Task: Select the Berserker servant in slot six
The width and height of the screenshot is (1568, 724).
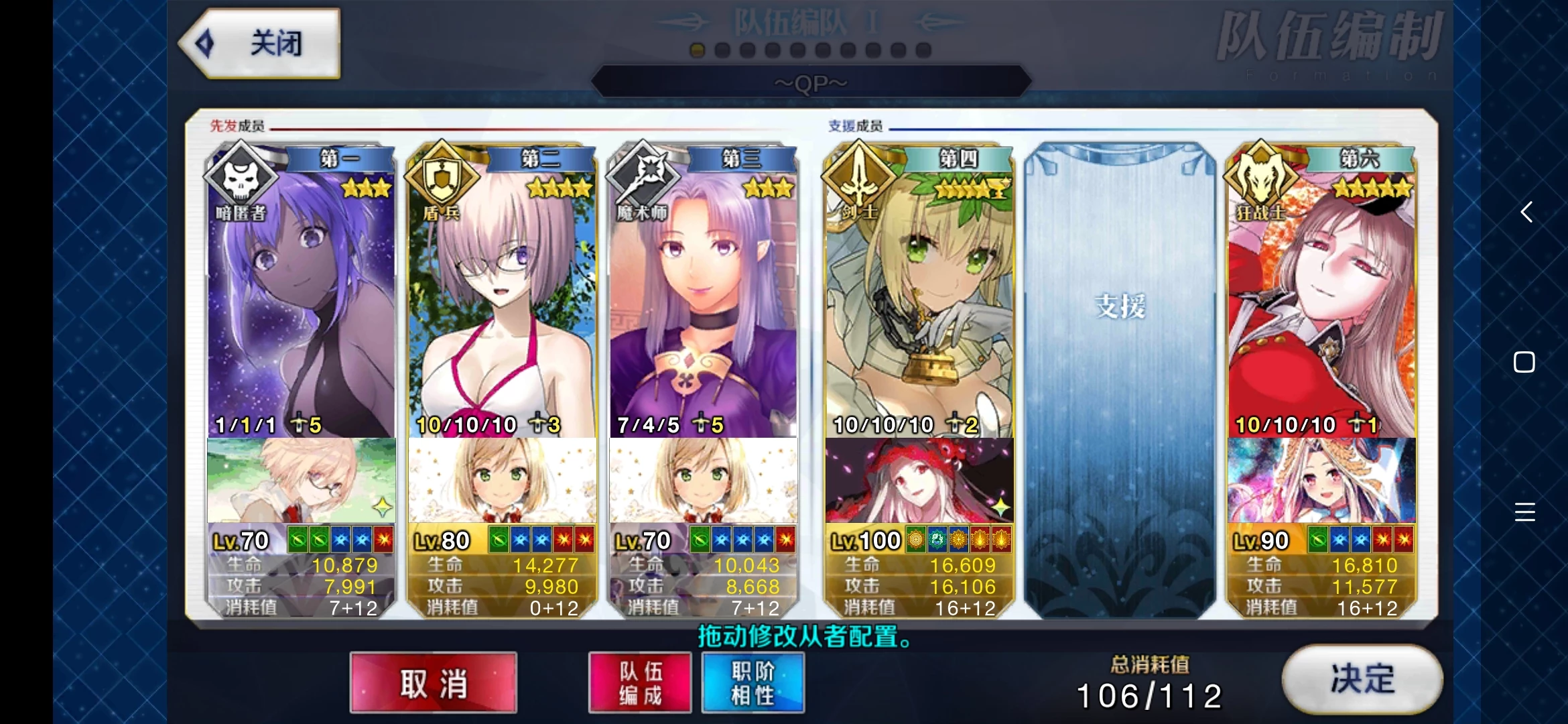Action: (x=1321, y=302)
